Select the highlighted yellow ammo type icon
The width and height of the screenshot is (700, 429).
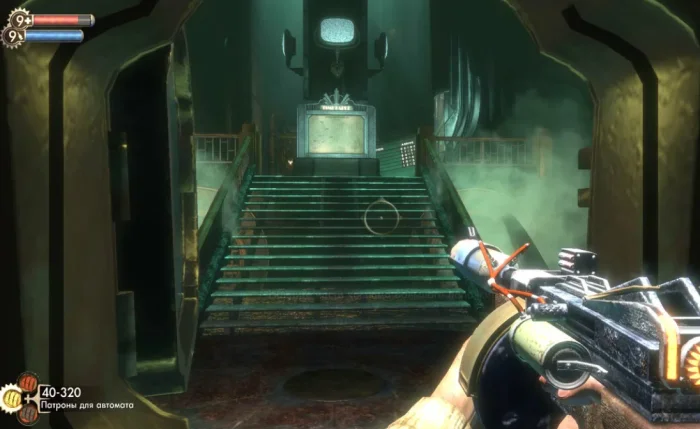(x=12, y=398)
